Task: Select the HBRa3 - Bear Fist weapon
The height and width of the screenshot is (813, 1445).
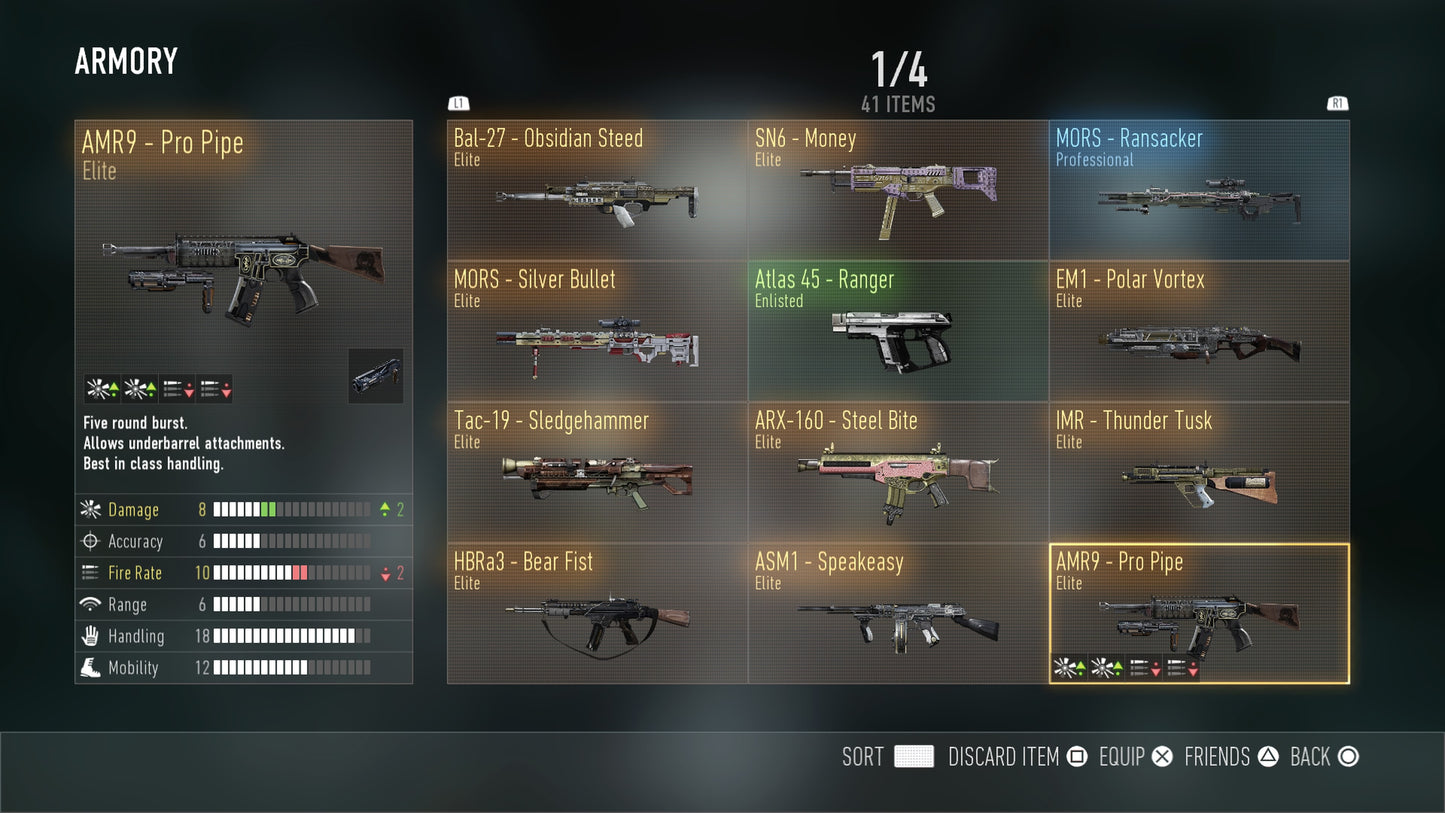Action: pos(597,614)
